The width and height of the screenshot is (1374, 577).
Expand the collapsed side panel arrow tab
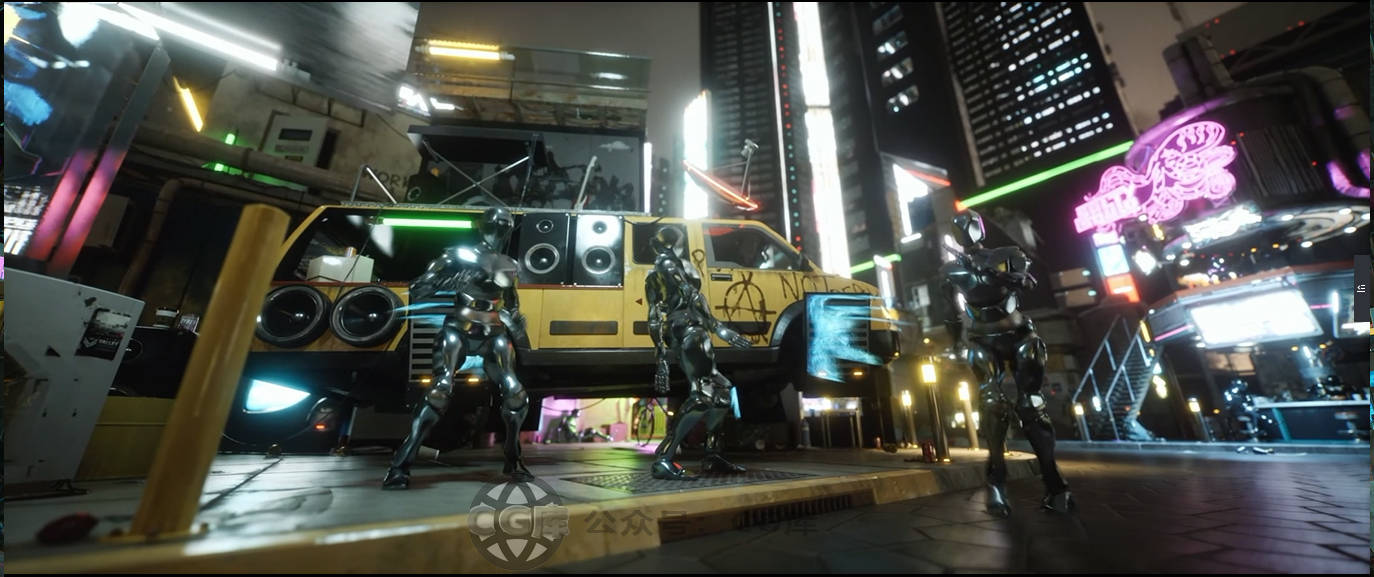[x=1362, y=288]
